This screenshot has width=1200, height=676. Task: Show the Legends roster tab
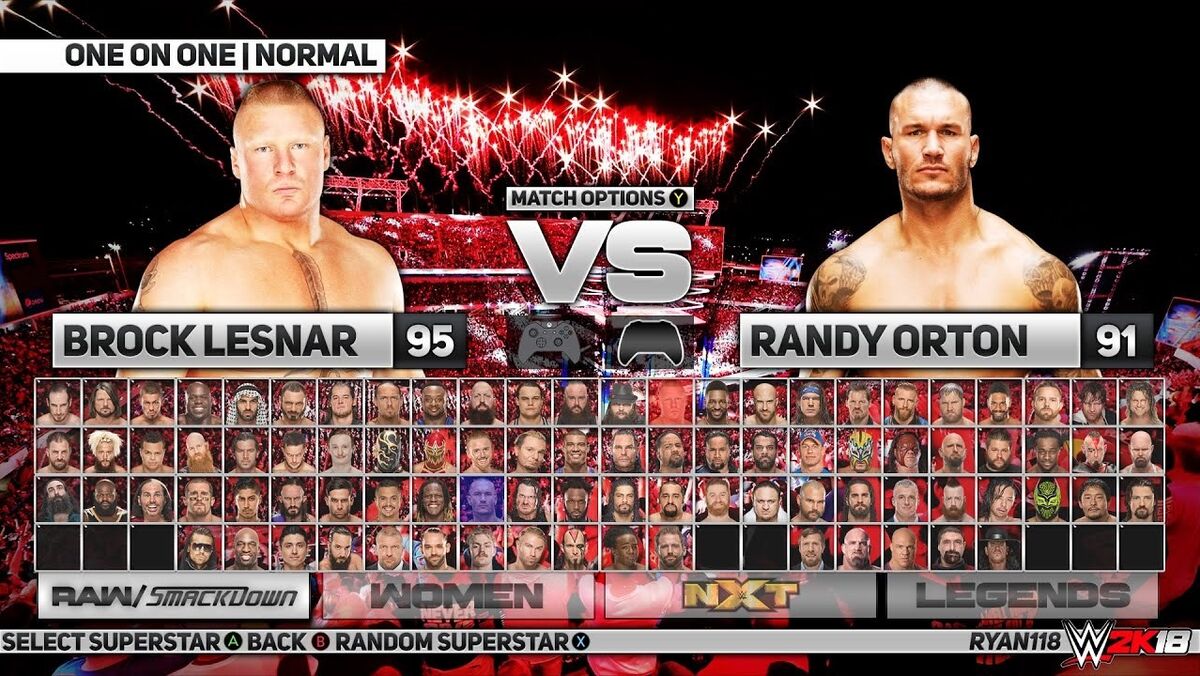1022,596
